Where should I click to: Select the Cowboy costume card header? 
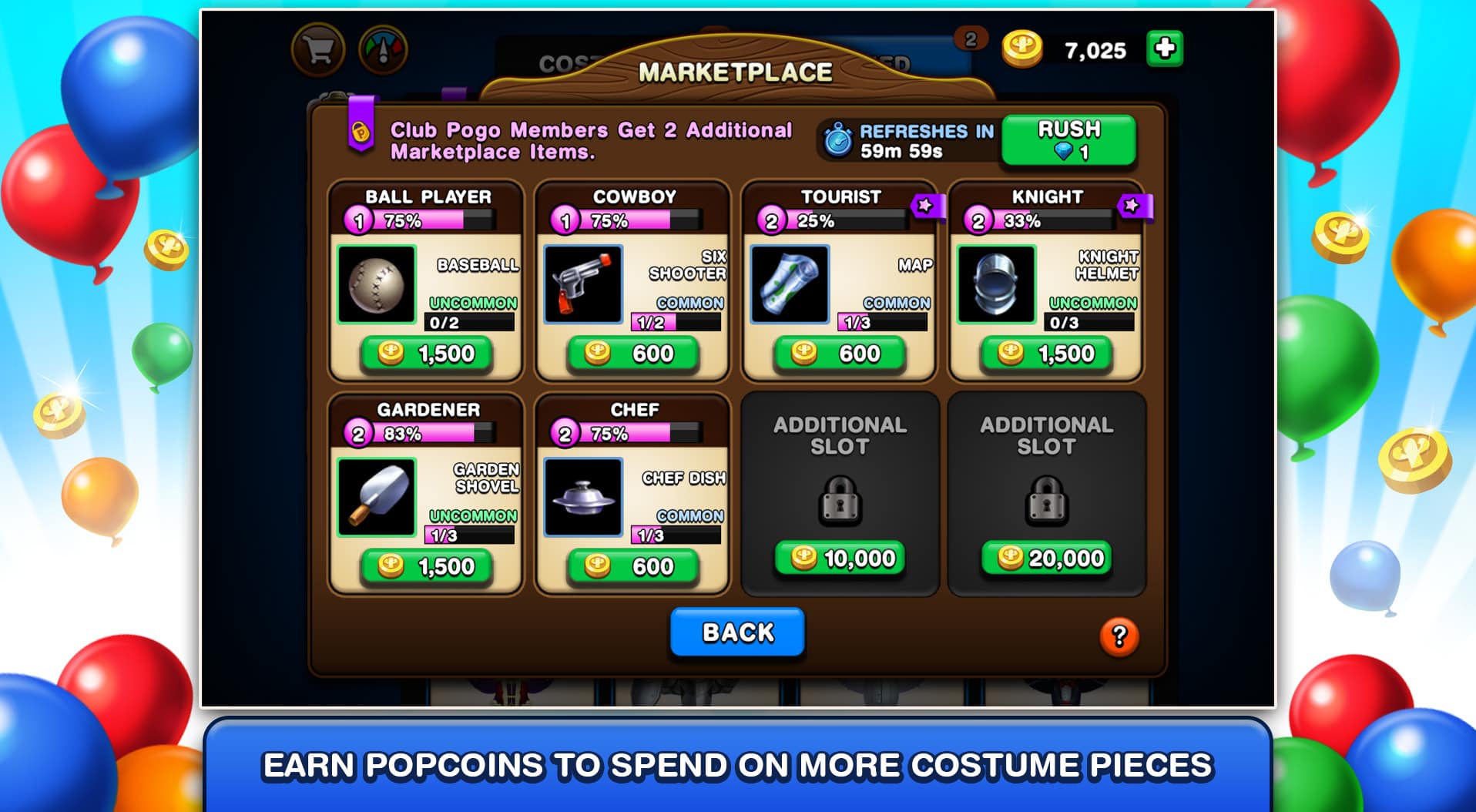click(x=634, y=197)
